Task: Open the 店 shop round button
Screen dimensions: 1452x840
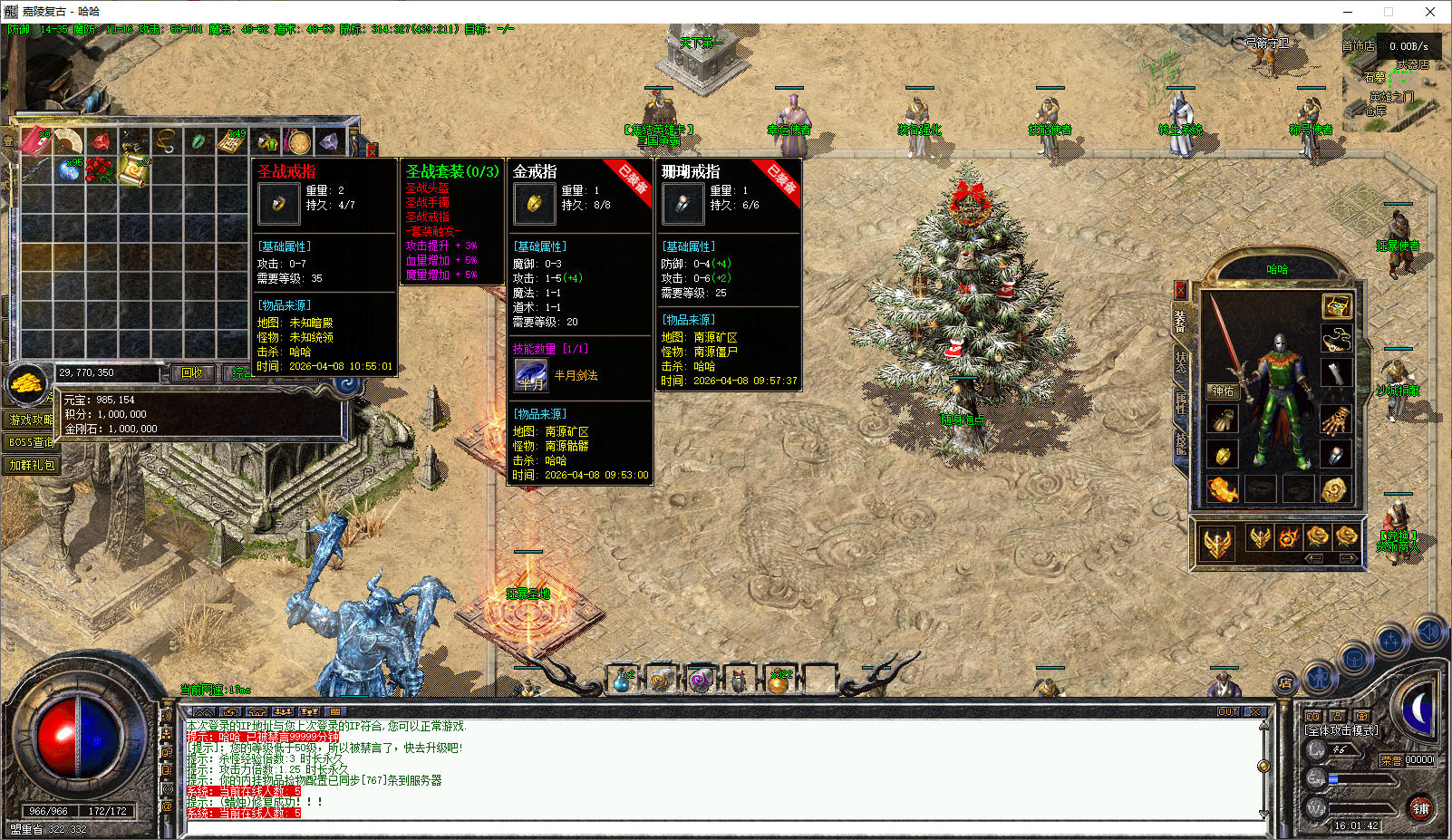Action: pos(1284,682)
